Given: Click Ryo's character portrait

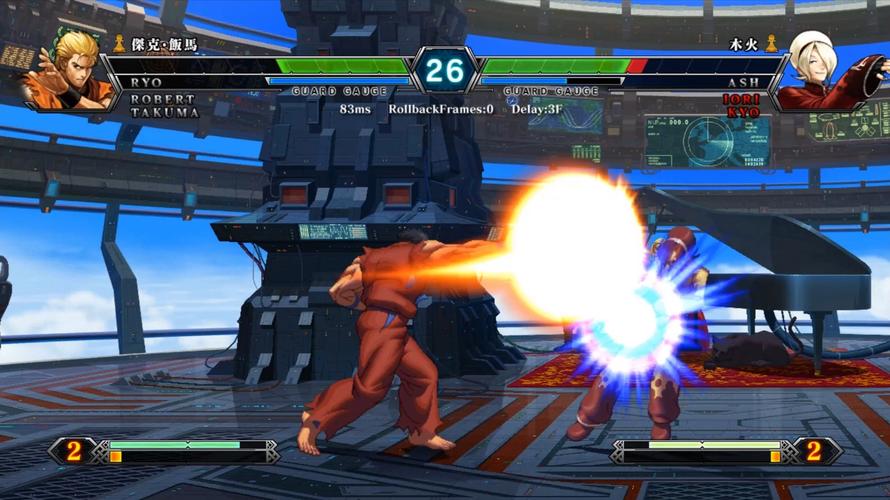Looking at the screenshot, I should [72, 72].
